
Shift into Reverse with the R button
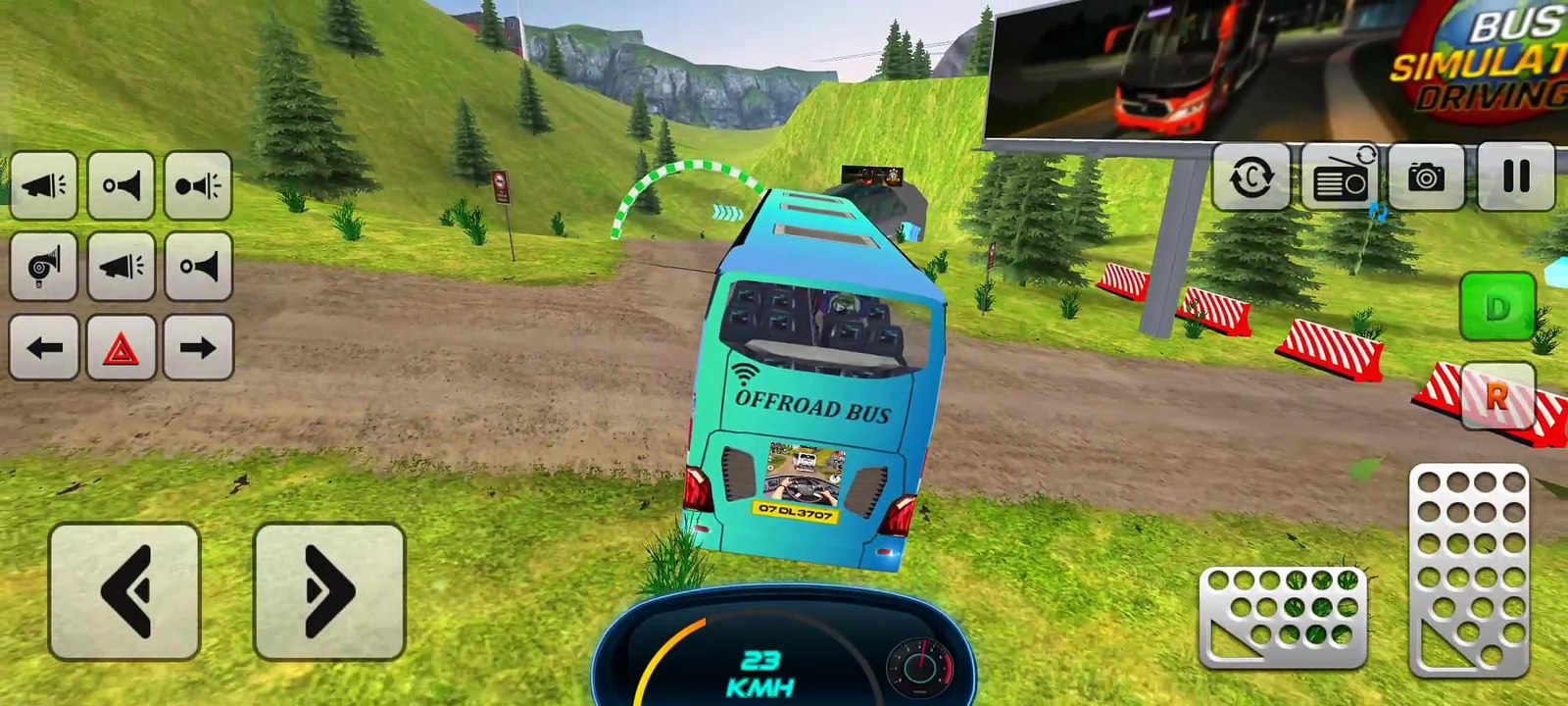[x=1497, y=396]
